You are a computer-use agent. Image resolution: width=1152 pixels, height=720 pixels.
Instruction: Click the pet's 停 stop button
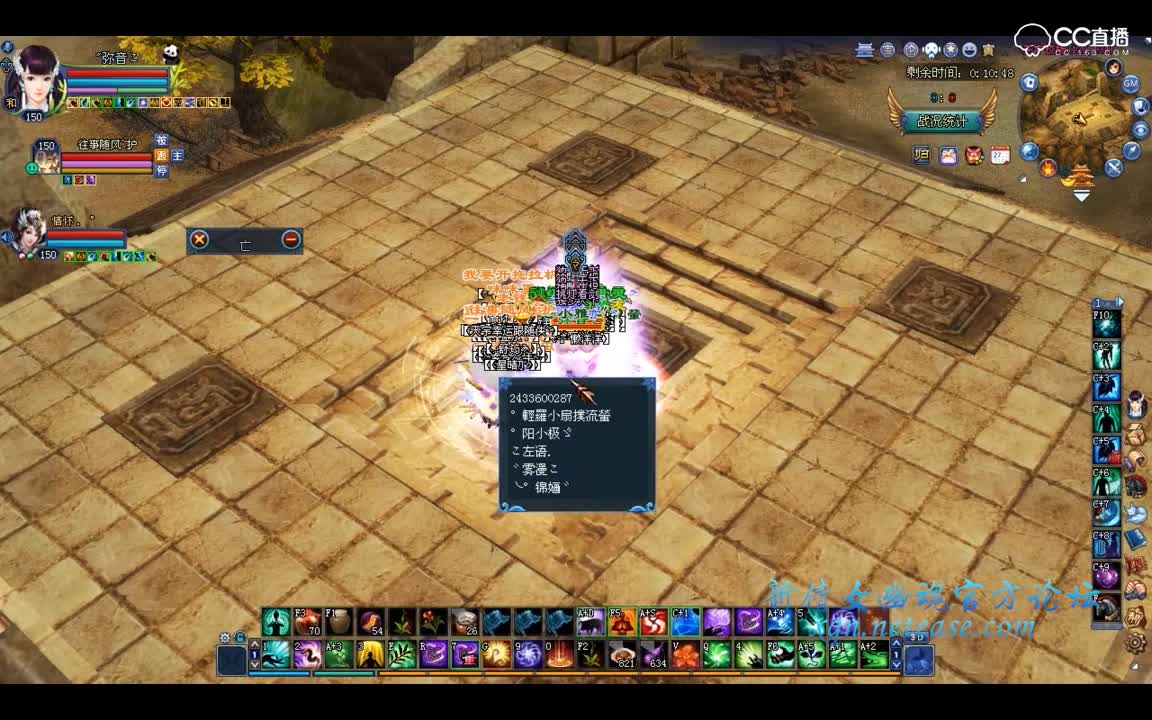(x=161, y=171)
